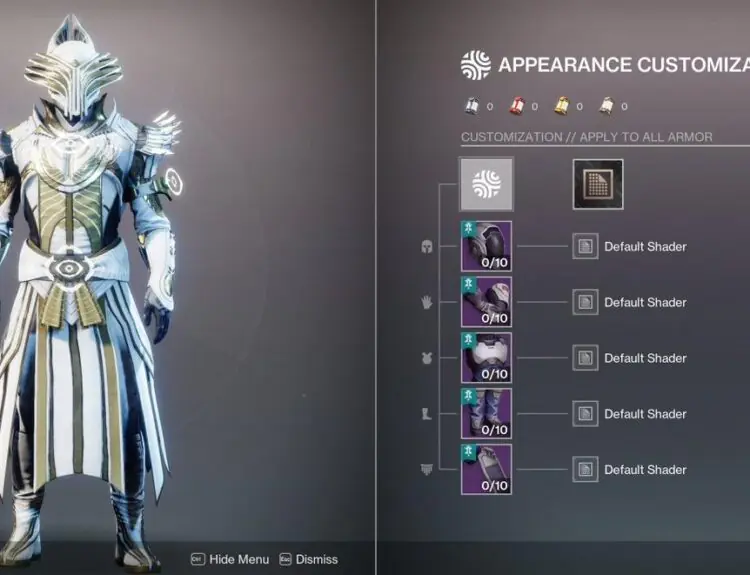Open the leg armor's Default Shader slot
The image size is (750, 575).
(x=585, y=414)
